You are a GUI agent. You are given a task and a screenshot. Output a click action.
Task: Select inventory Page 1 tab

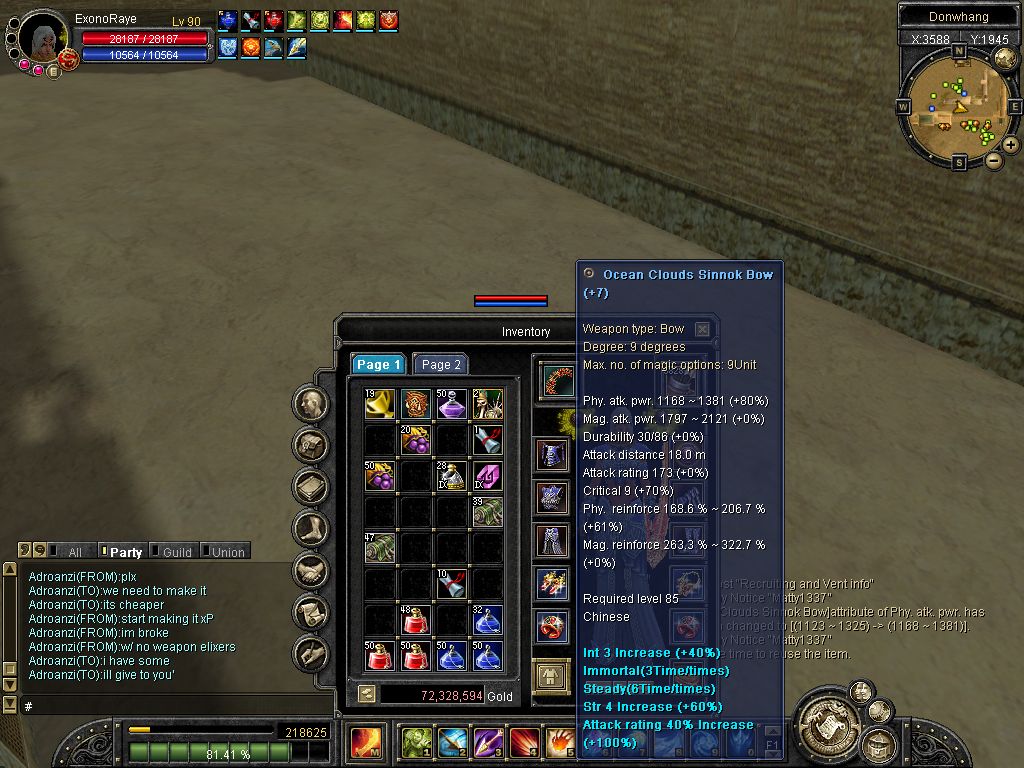click(379, 365)
